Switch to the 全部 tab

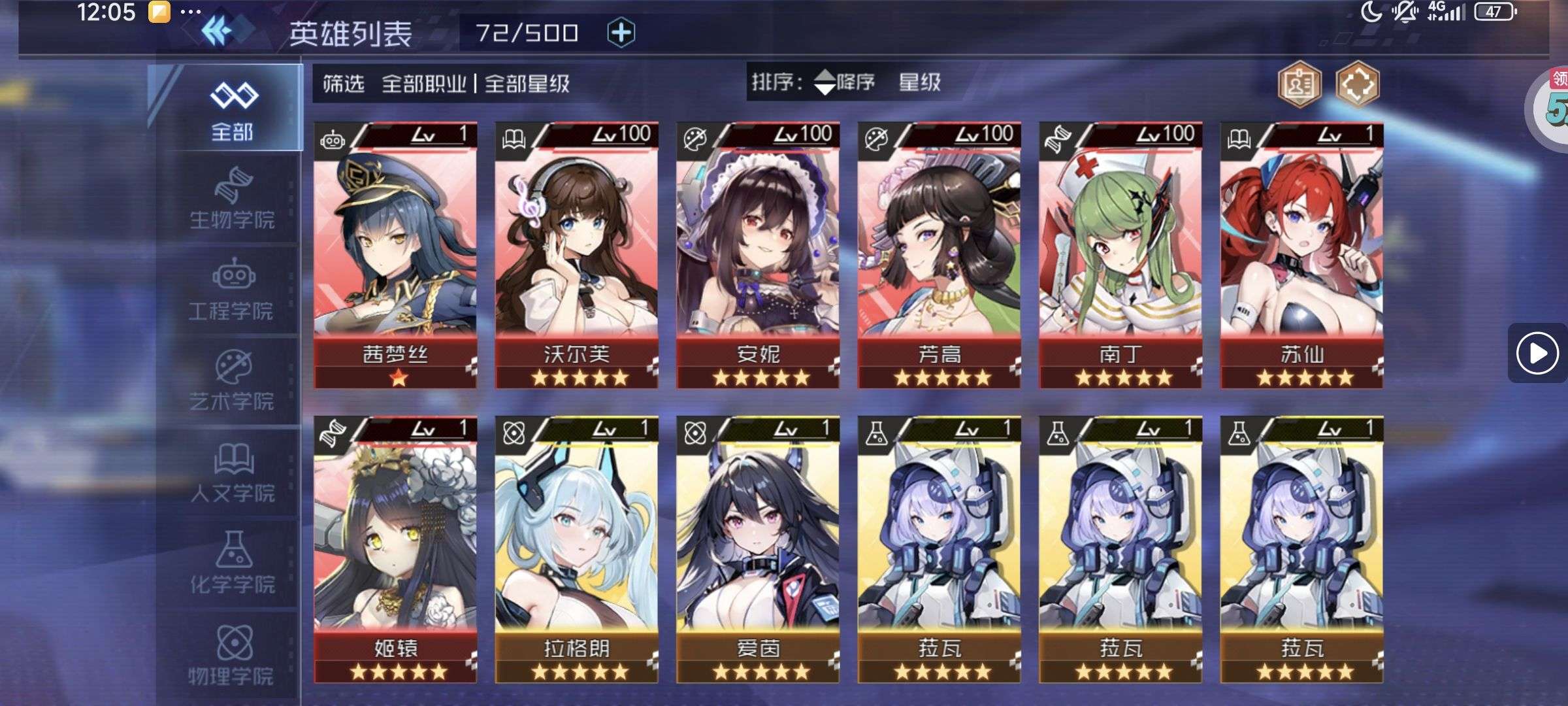232,110
